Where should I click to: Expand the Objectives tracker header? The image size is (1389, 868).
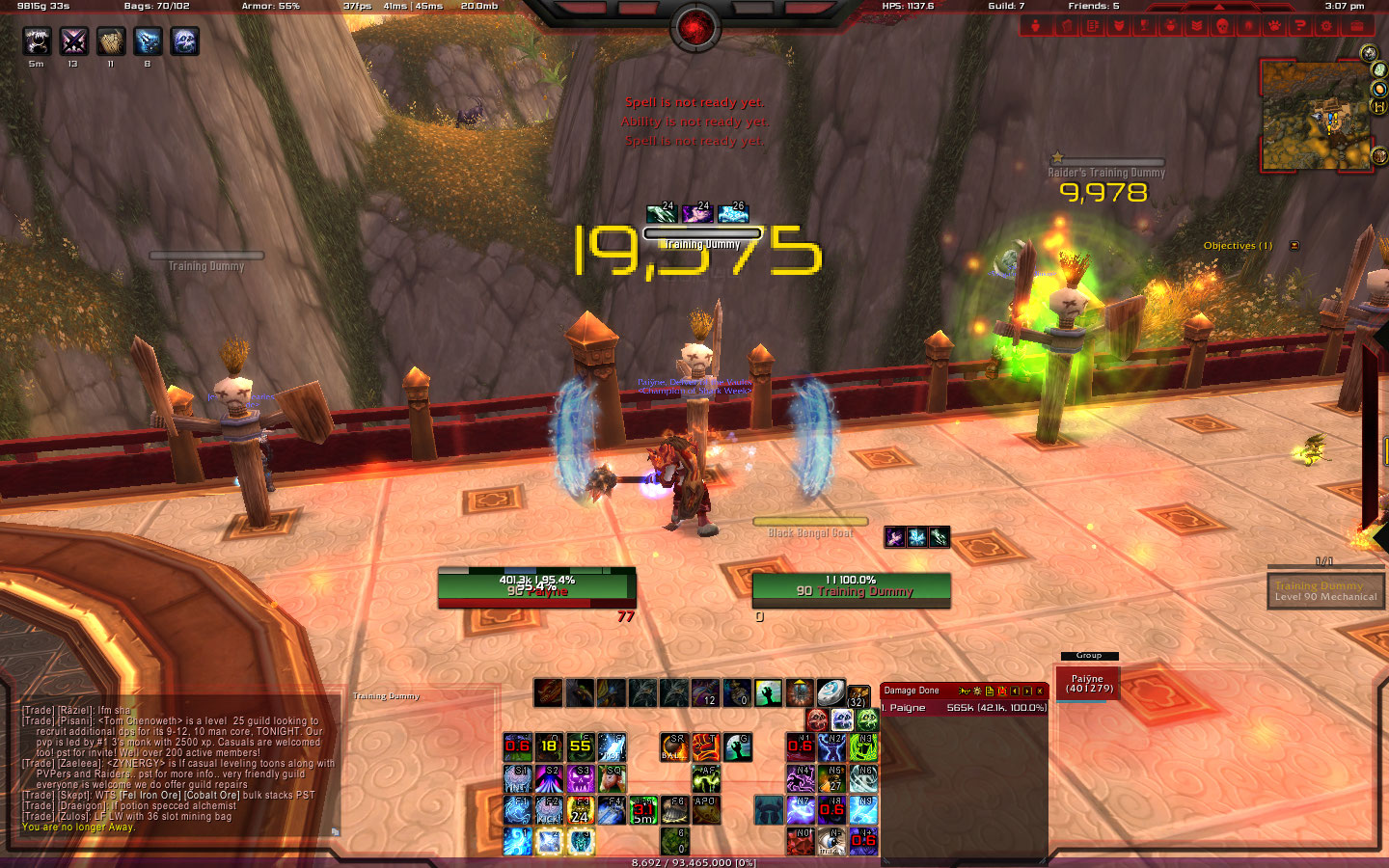(1238, 246)
